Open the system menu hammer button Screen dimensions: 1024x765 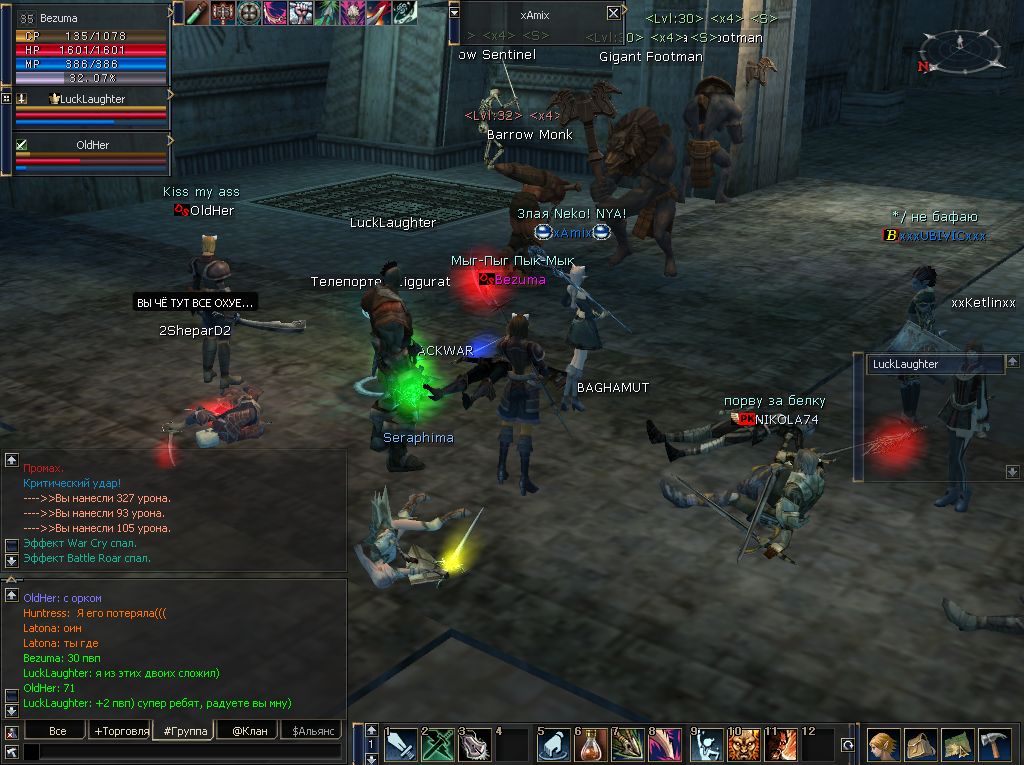pyautogui.click(x=994, y=745)
